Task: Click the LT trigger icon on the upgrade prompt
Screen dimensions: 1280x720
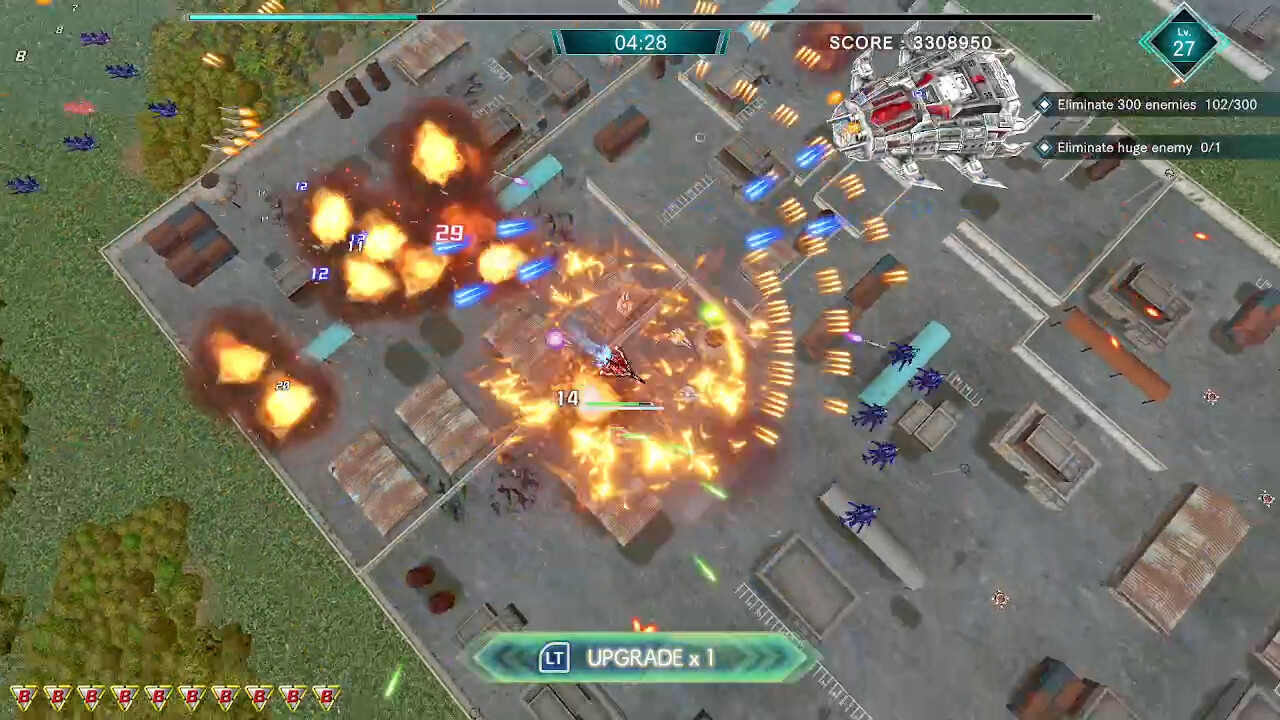Action: 554,658
